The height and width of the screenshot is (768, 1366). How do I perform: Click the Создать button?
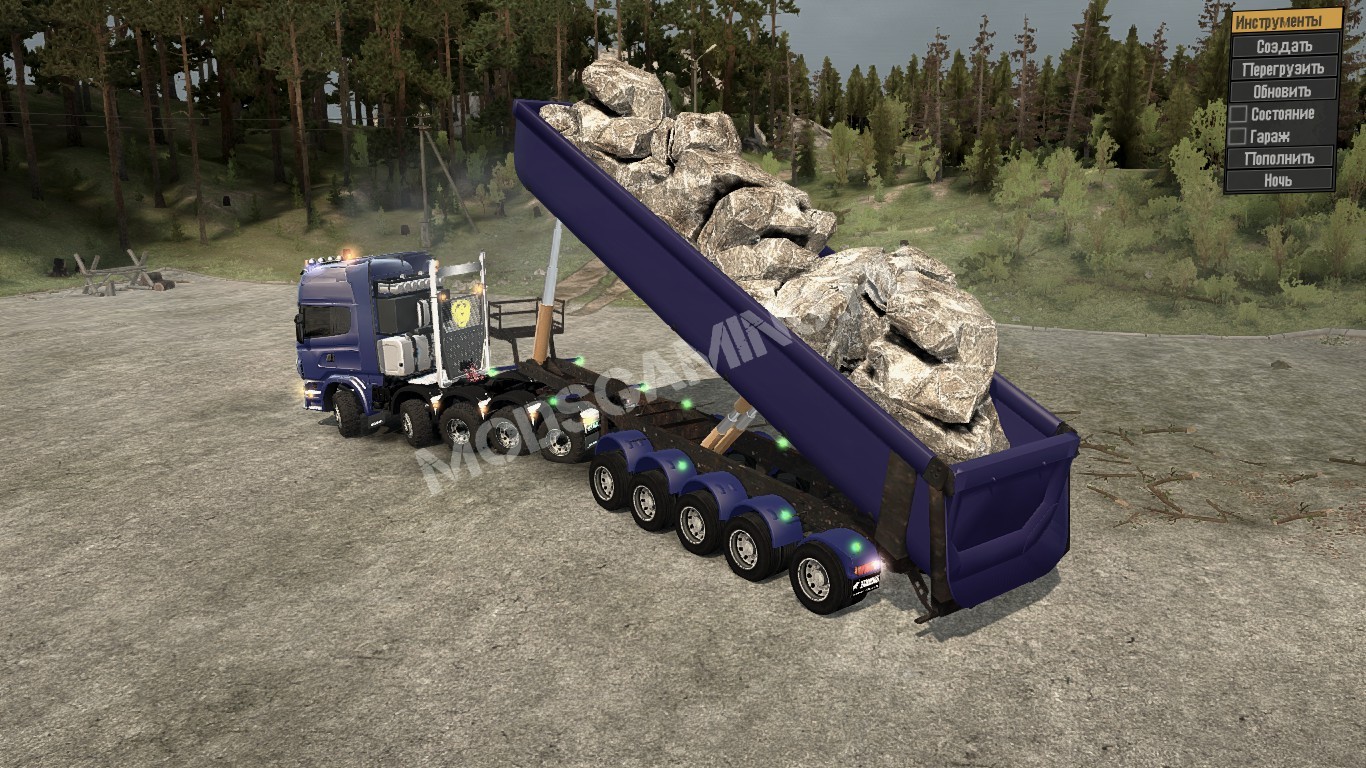[x=1284, y=46]
